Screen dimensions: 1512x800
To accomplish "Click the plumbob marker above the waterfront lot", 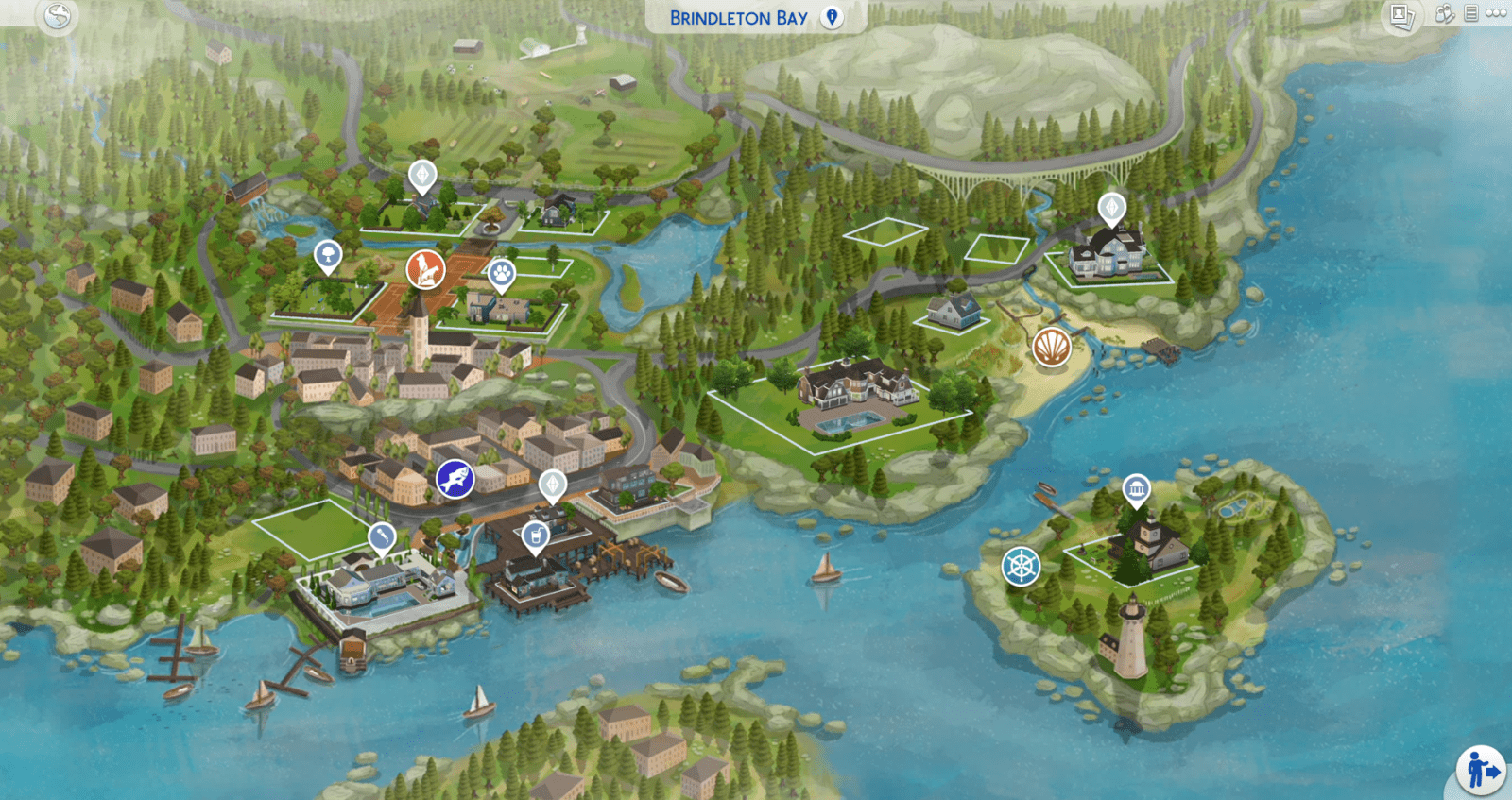I will pyautogui.click(x=551, y=485).
